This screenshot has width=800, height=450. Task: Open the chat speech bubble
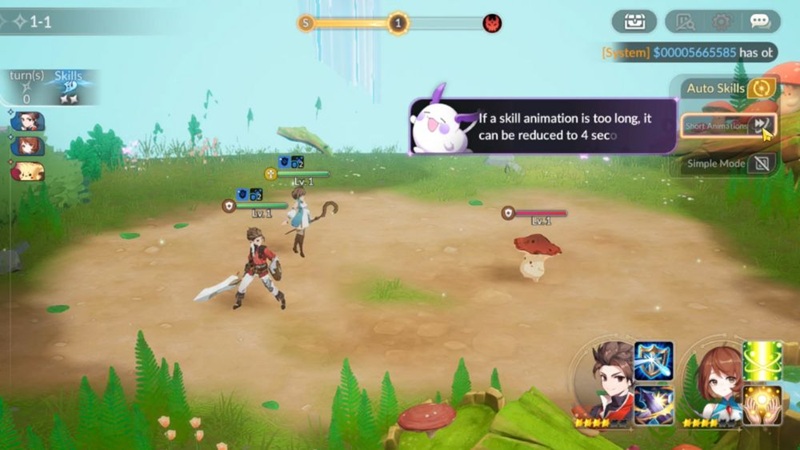pos(760,21)
